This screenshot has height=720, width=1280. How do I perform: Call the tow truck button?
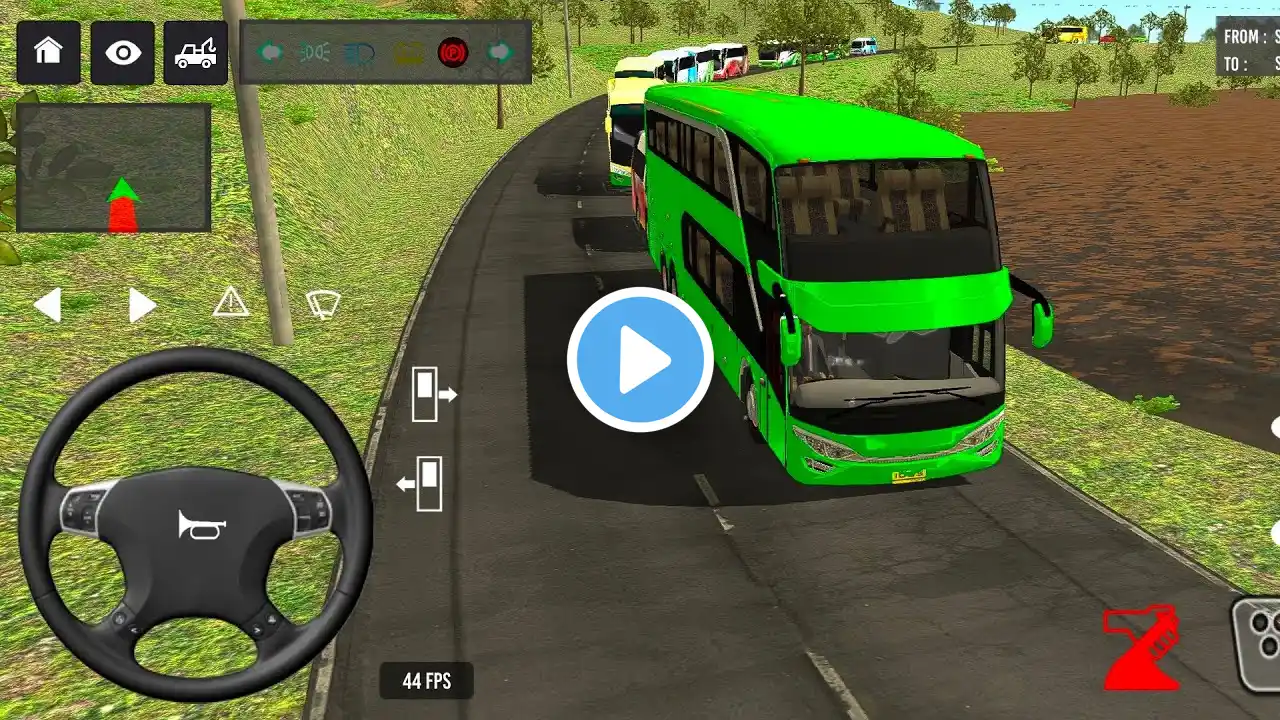[x=196, y=53]
